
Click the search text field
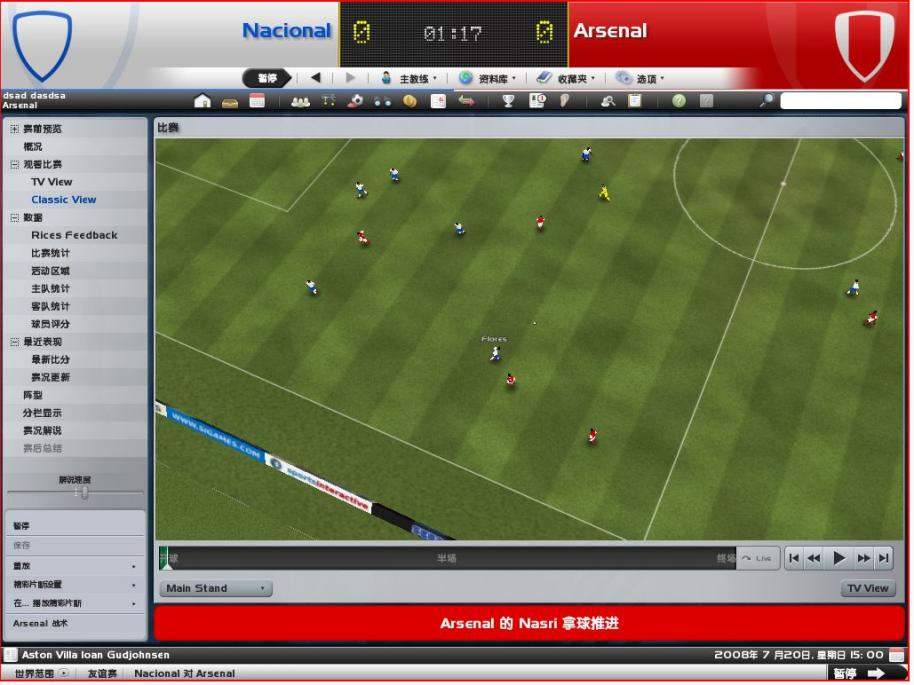point(840,101)
